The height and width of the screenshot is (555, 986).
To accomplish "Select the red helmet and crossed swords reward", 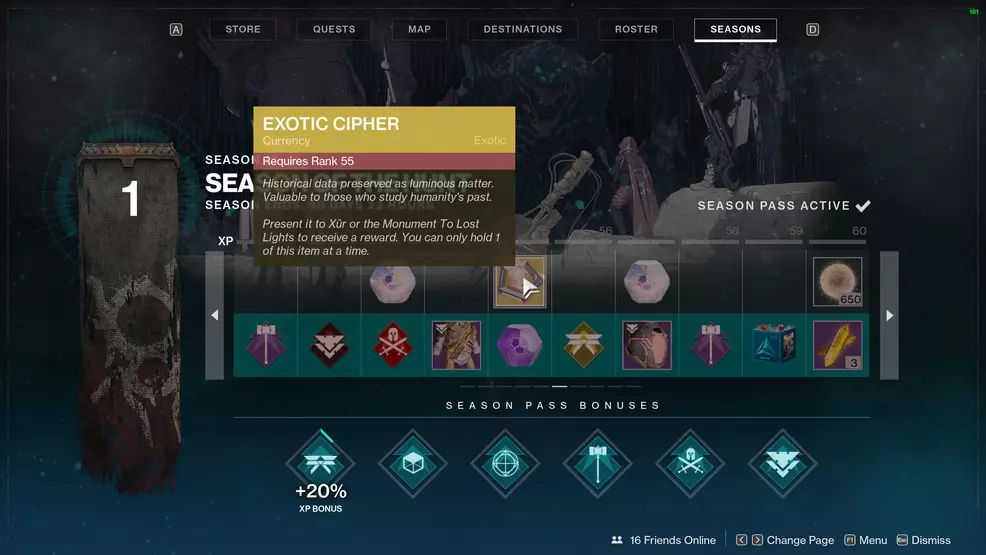I will [393, 345].
